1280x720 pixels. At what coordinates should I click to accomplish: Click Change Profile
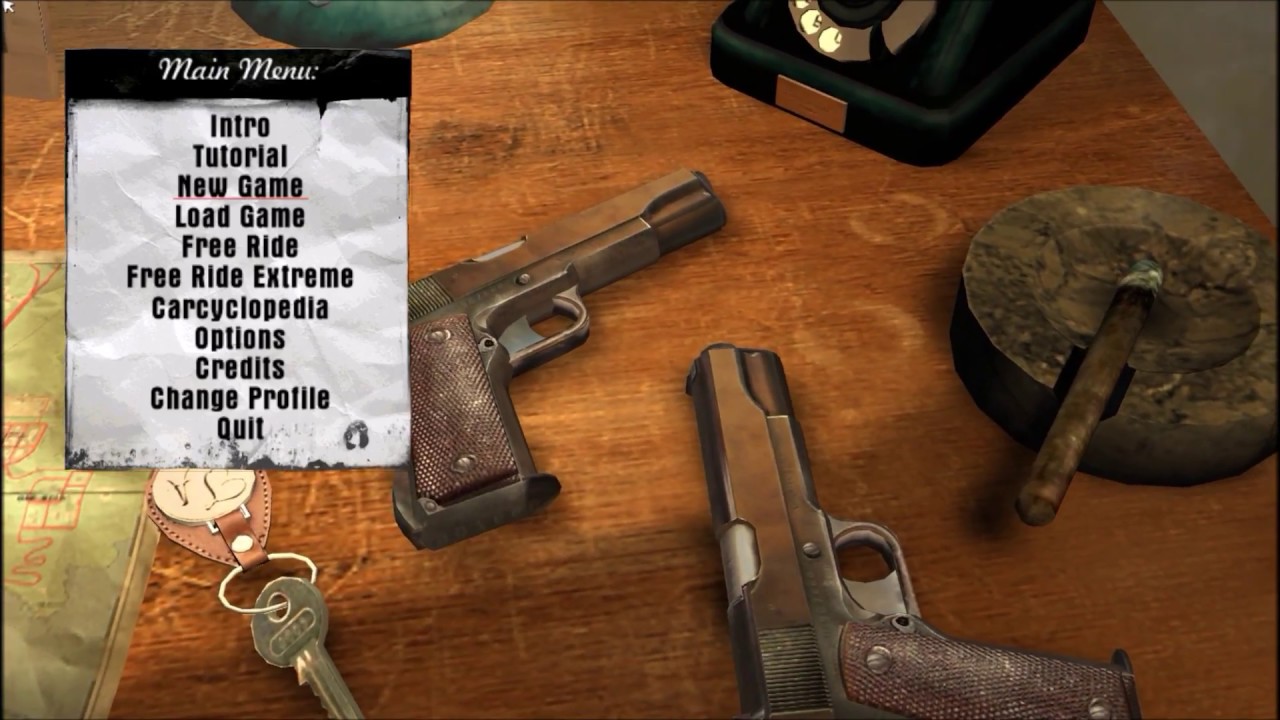pos(240,398)
